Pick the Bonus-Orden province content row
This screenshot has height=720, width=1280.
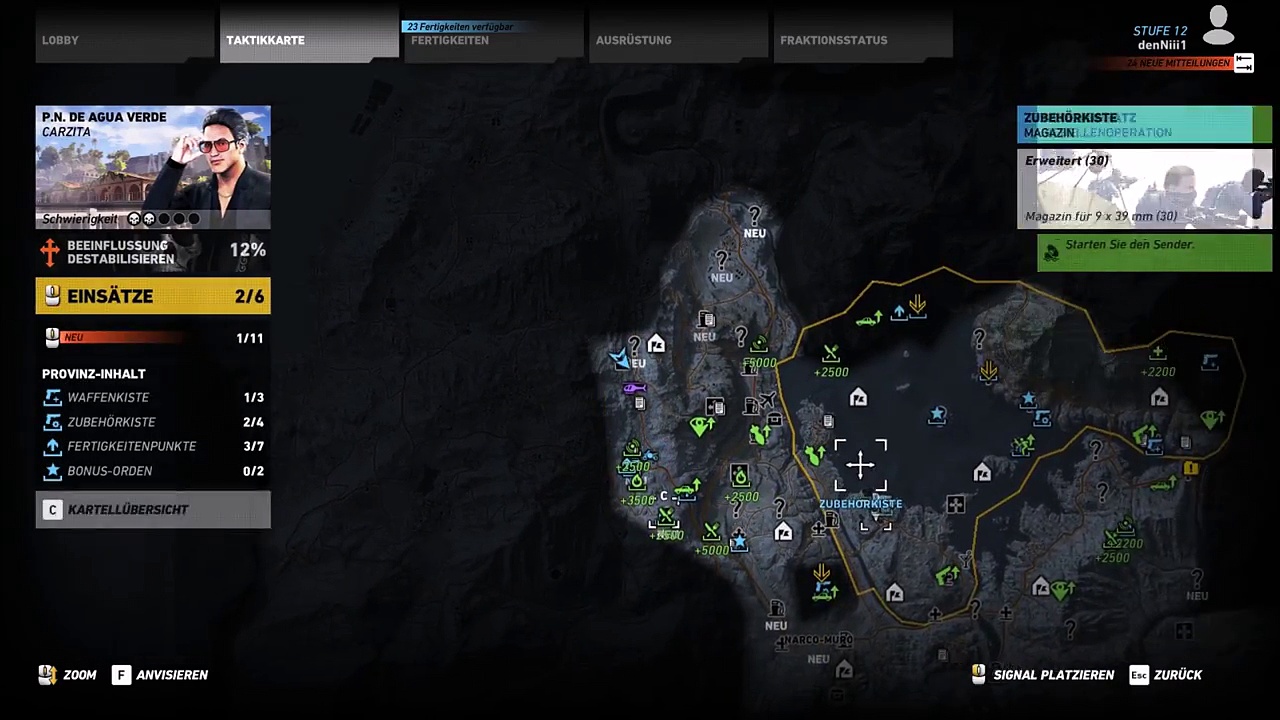click(153, 471)
